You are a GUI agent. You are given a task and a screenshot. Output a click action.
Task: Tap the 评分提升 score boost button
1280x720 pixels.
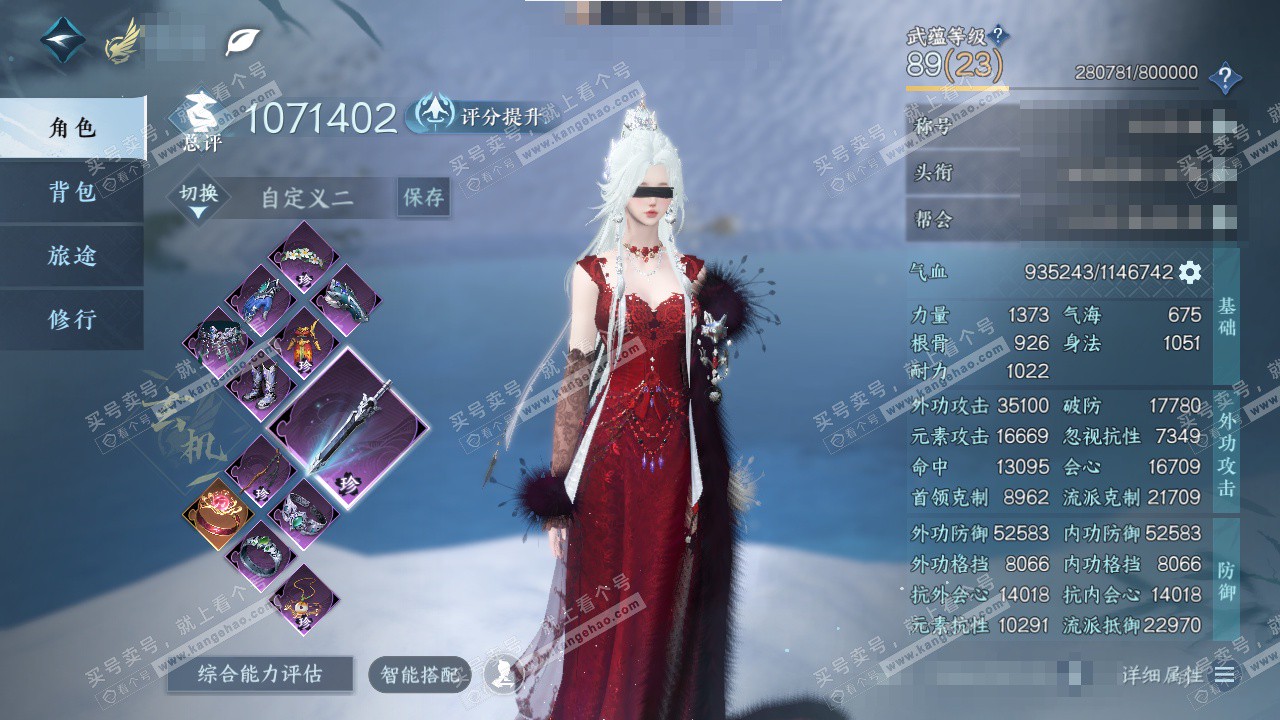480,115
